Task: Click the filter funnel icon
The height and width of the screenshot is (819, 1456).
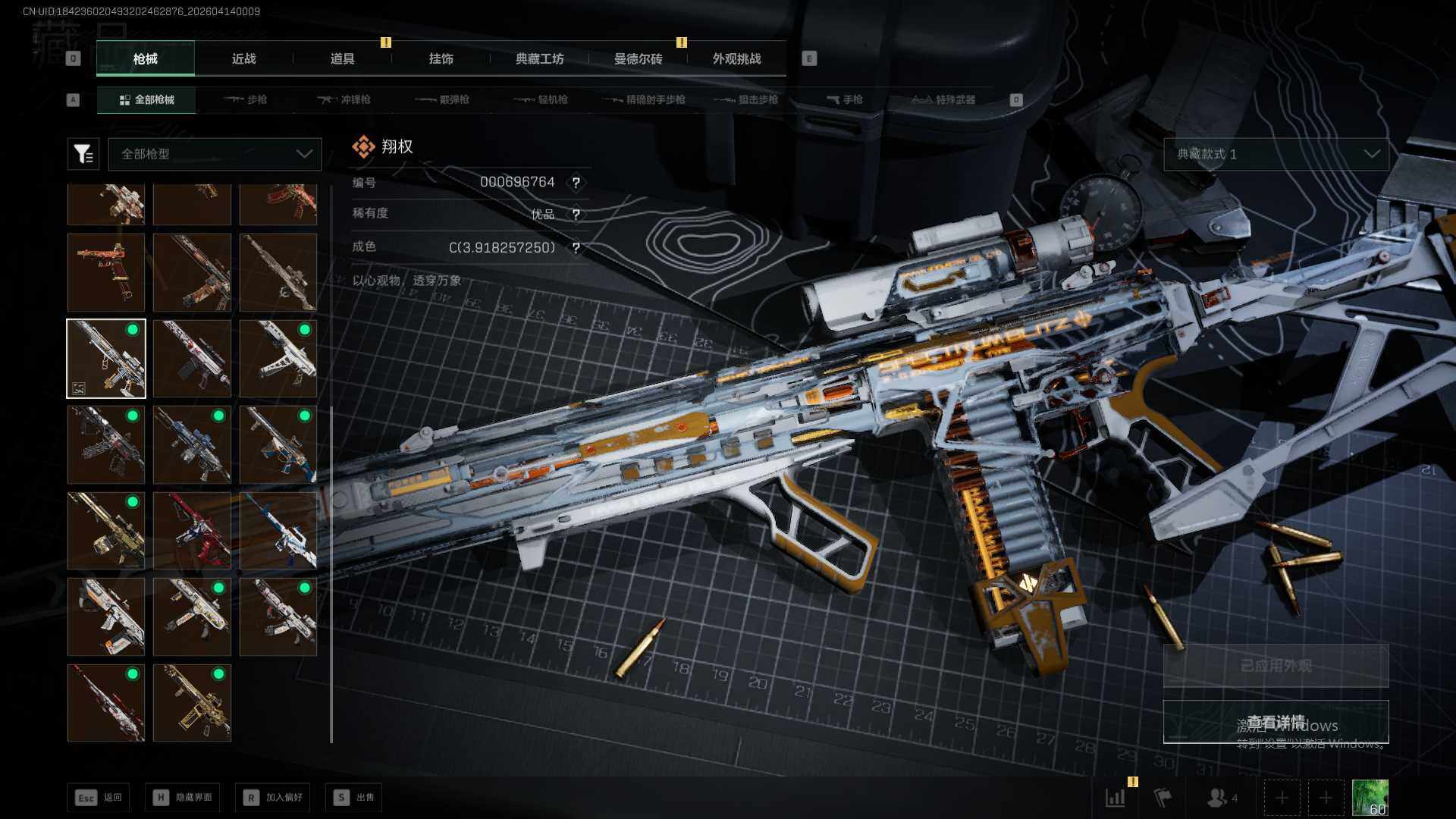Action: click(x=83, y=154)
